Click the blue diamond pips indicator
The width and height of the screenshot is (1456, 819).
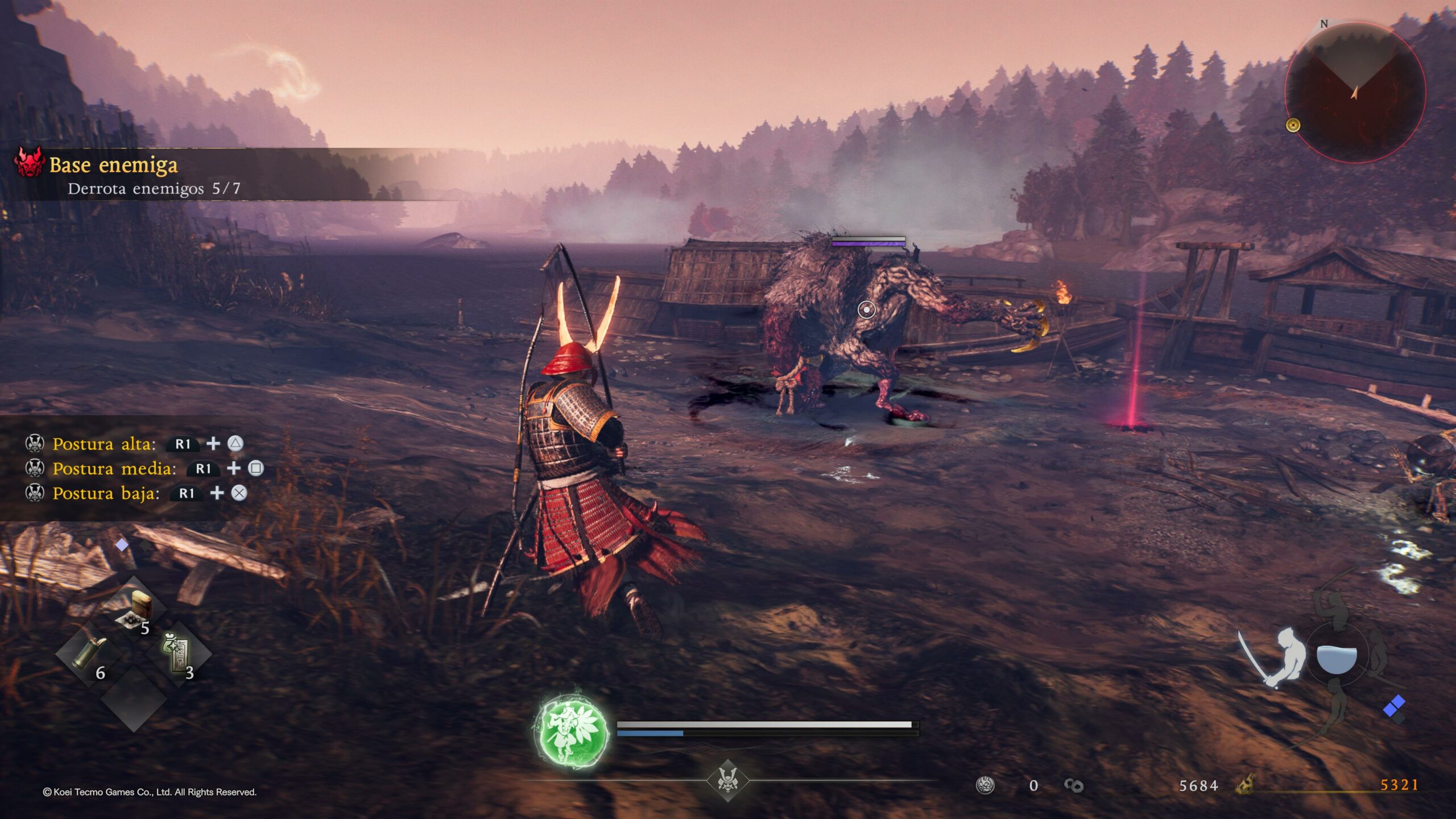click(1394, 708)
